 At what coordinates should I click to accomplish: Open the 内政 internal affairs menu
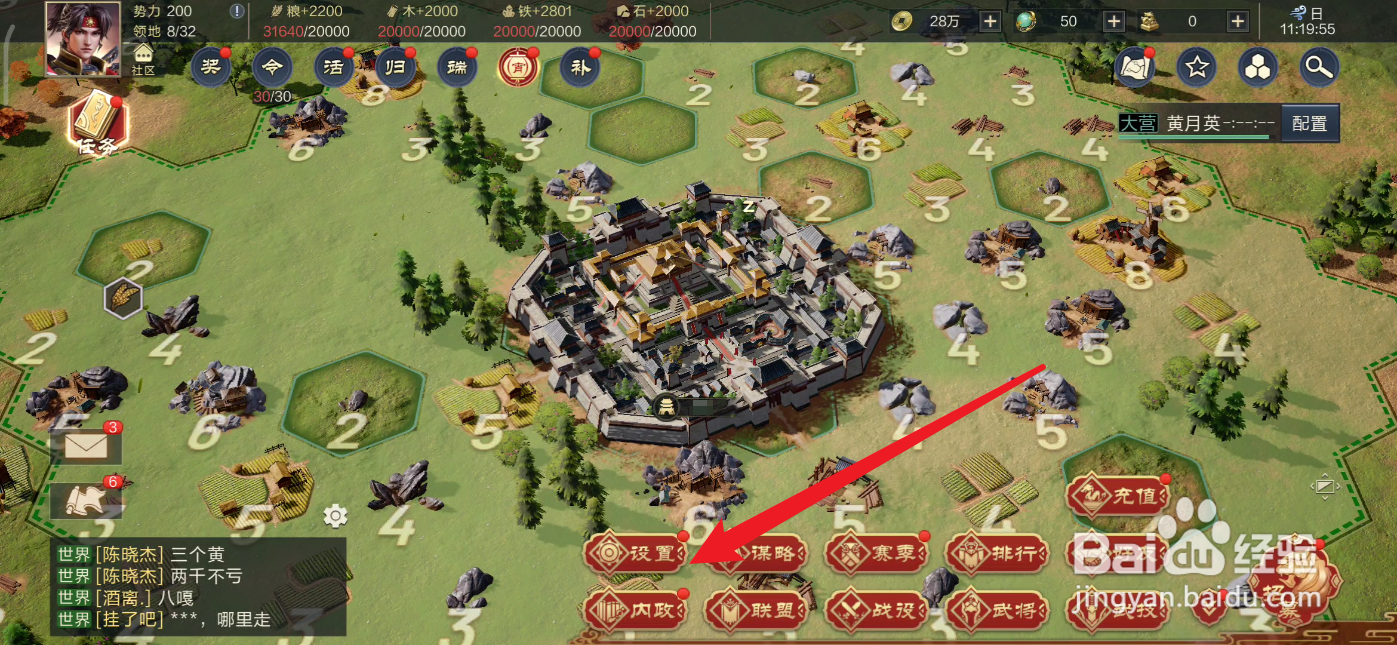636,608
